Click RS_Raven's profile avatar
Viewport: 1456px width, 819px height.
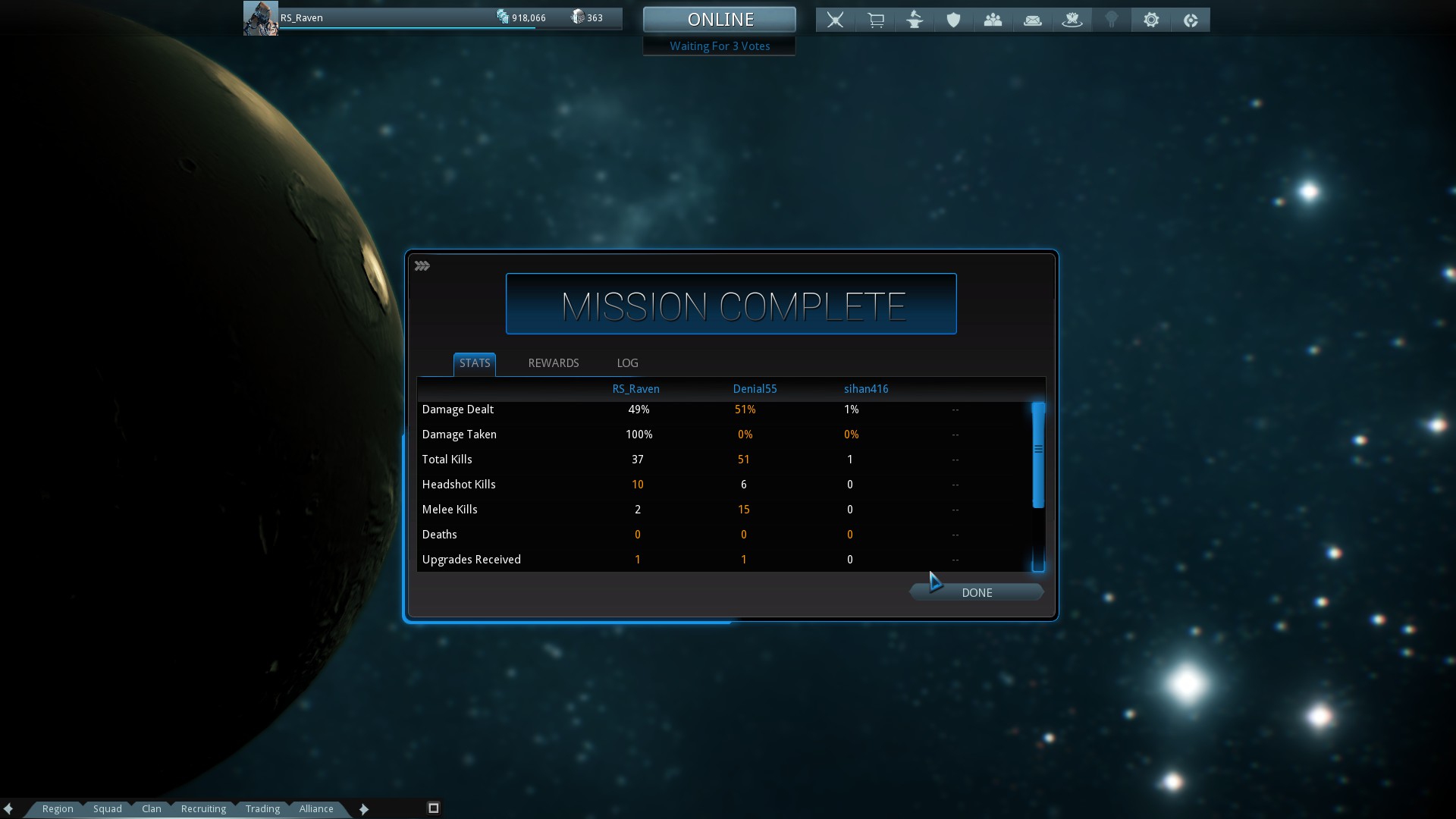point(260,18)
